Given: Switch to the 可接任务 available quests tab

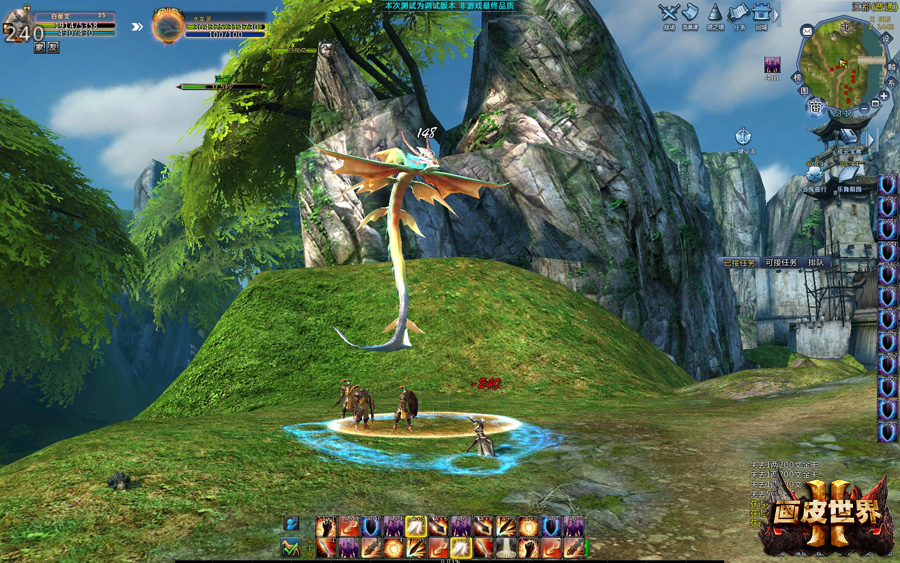Looking at the screenshot, I should (781, 263).
